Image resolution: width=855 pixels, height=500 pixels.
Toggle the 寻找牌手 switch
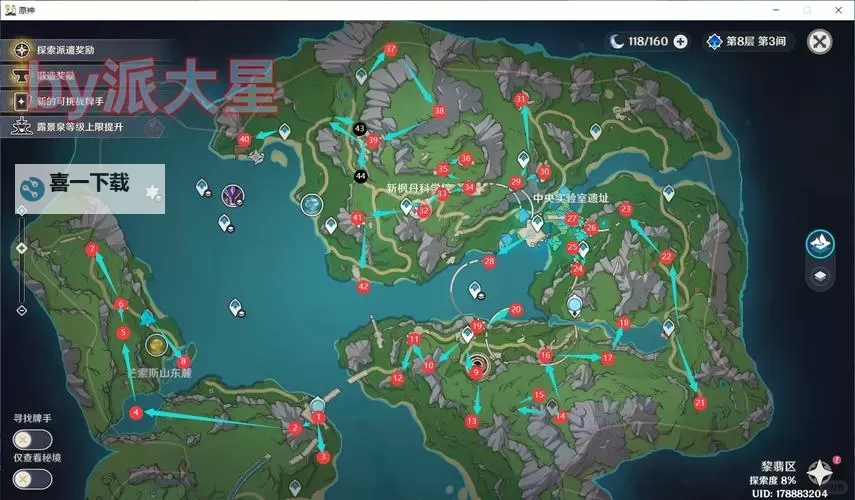tap(32, 440)
